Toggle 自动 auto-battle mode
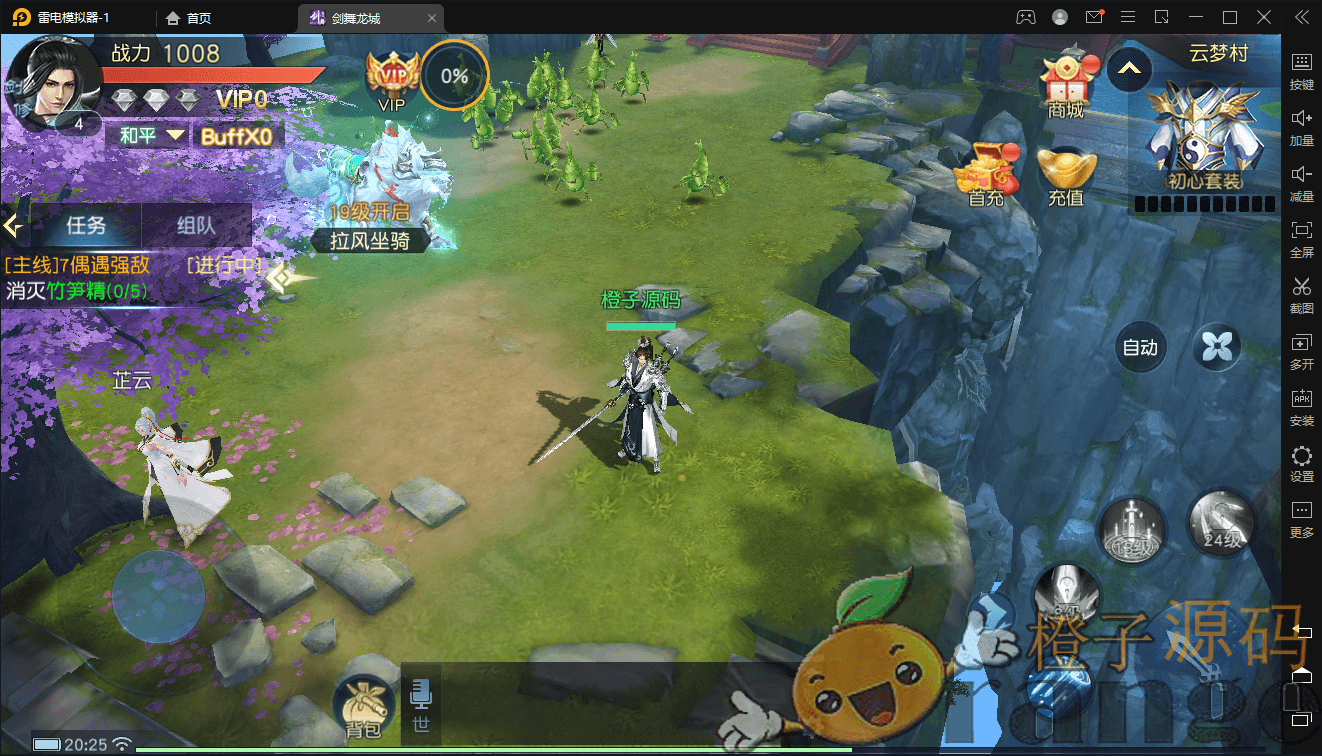Viewport: 1322px width, 756px height. 1140,347
